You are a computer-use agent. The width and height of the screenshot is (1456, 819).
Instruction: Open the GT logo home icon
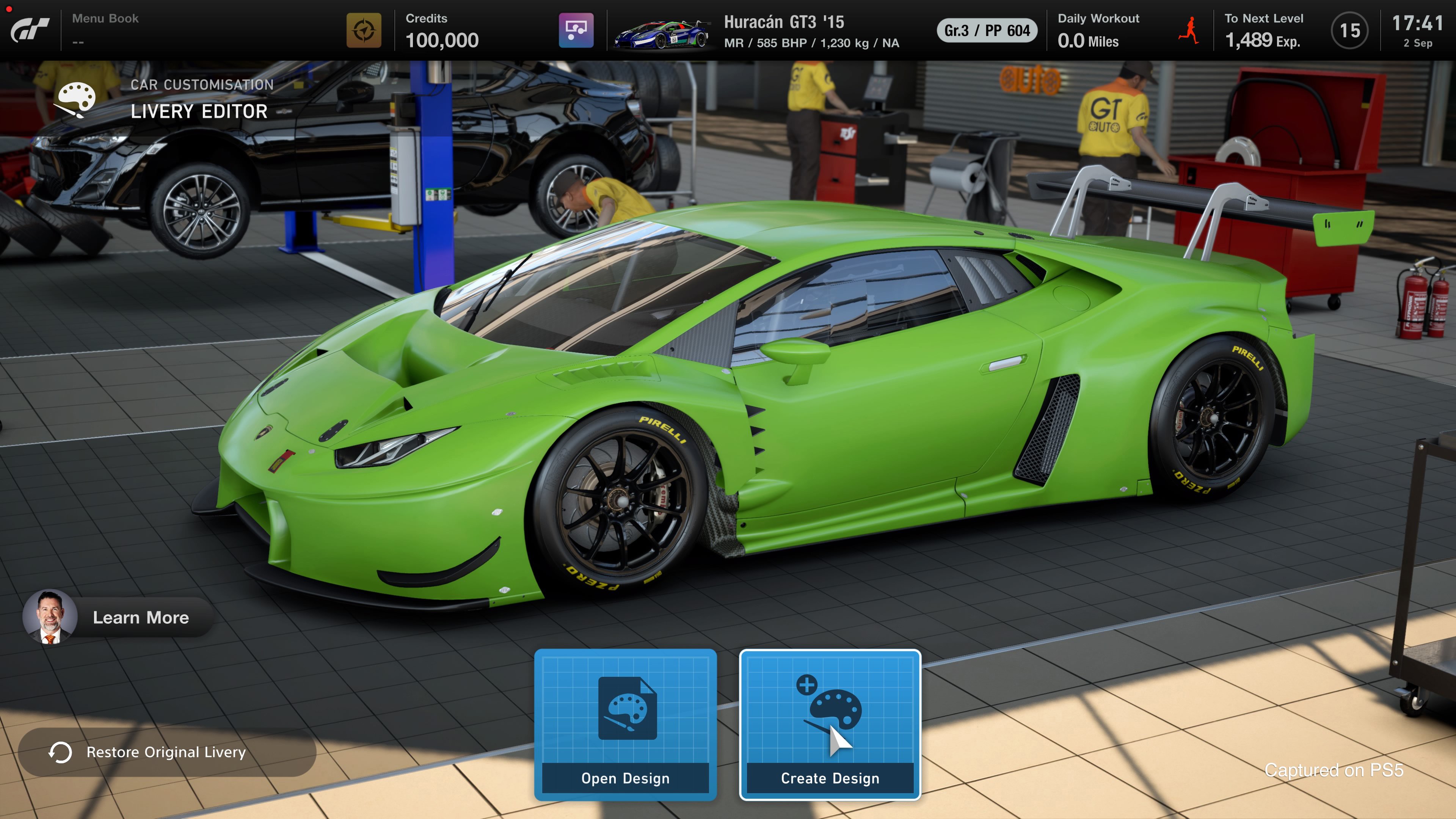tap(30, 30)
